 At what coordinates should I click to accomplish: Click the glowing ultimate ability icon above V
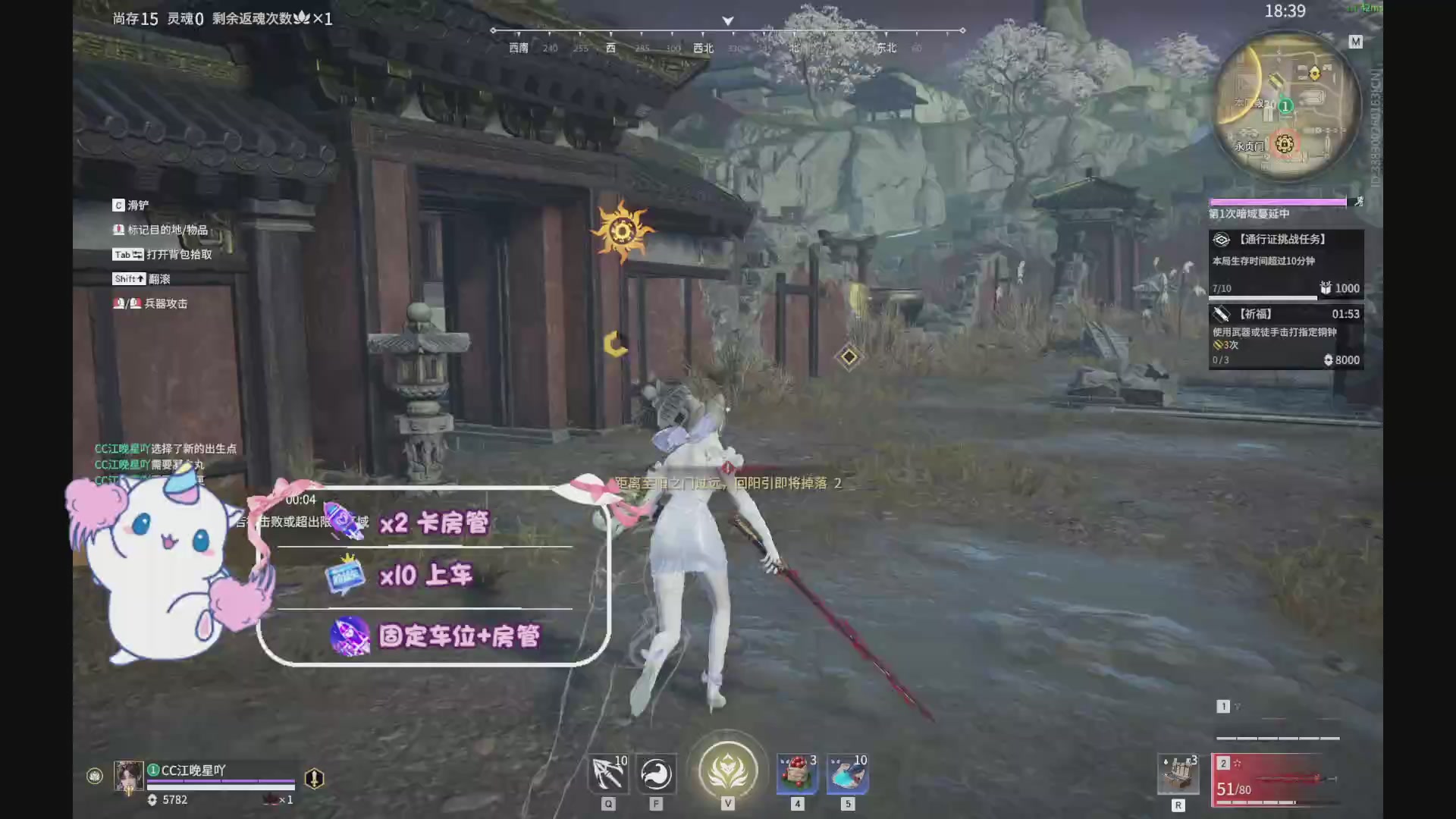[x=727, y=769]
